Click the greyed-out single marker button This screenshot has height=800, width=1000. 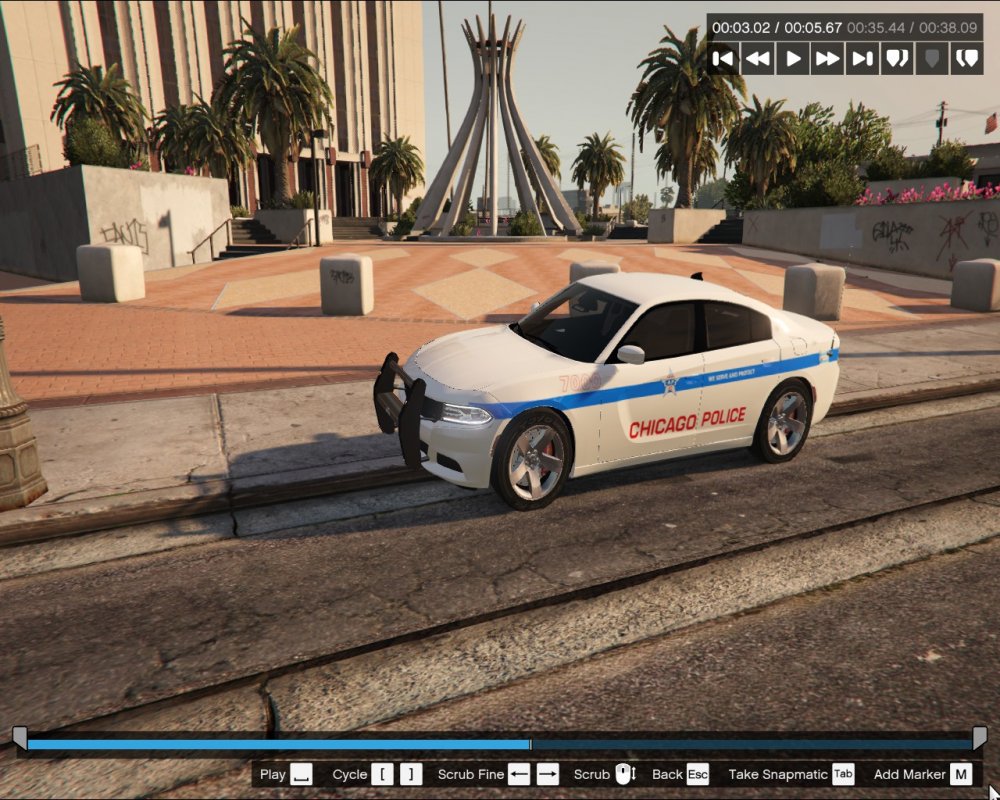pos(932,58)
